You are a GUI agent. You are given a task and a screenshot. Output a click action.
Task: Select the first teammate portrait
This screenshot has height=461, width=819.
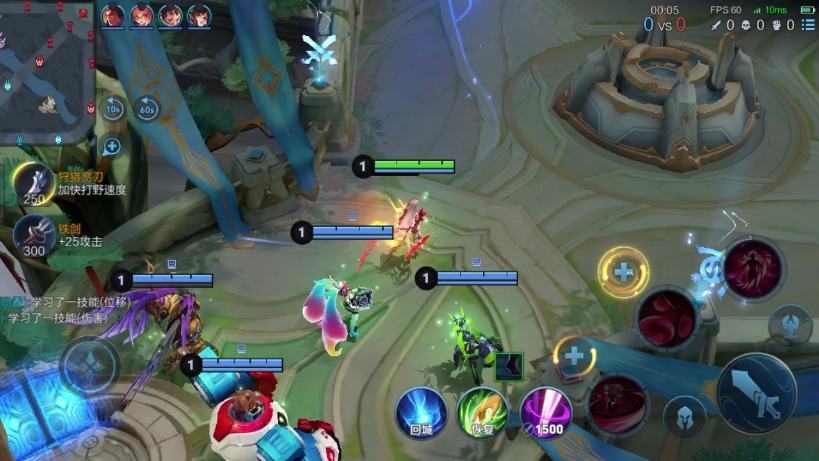coord(113,15)
